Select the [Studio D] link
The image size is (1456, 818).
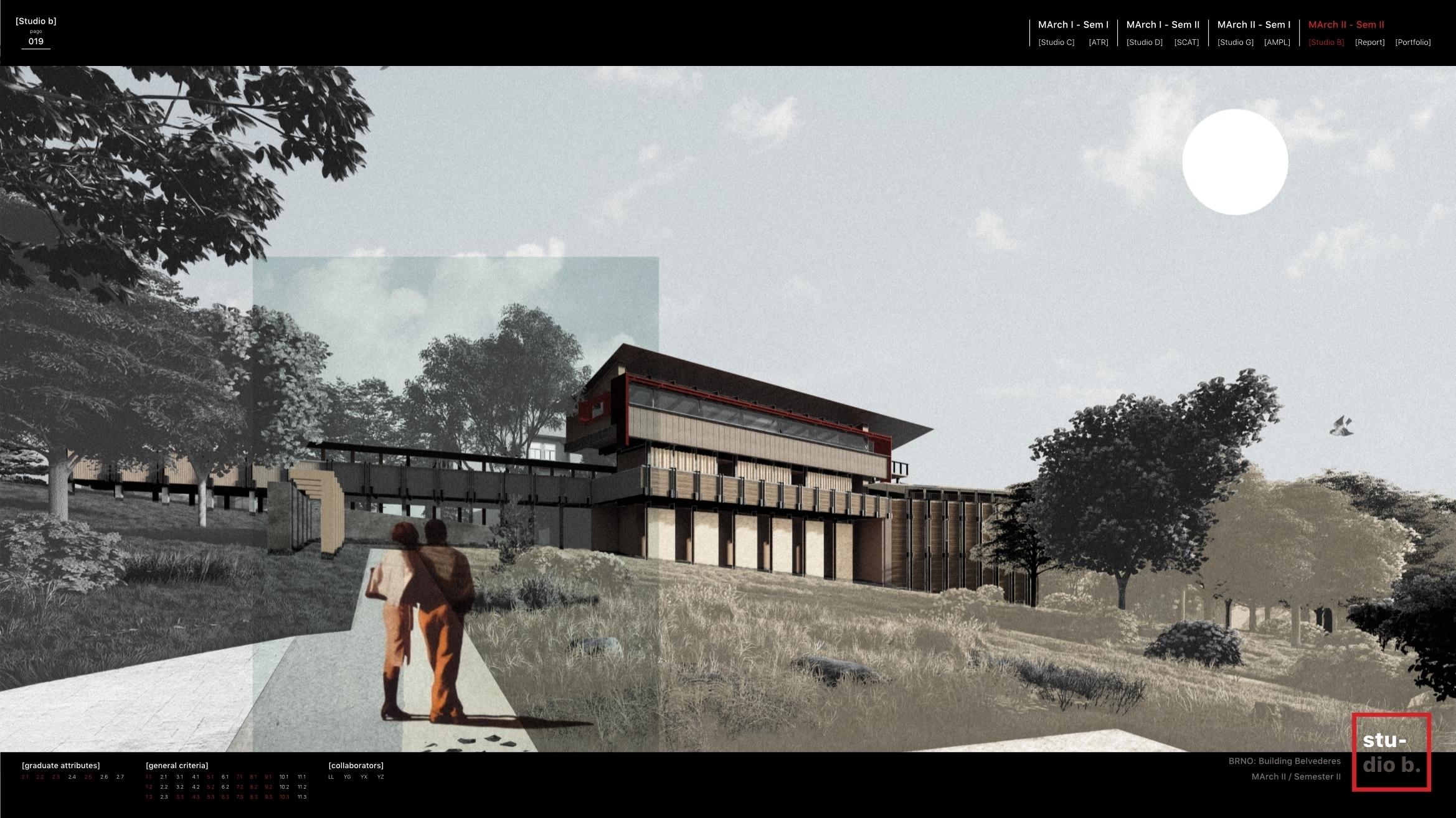click(x=1144, y=42)
